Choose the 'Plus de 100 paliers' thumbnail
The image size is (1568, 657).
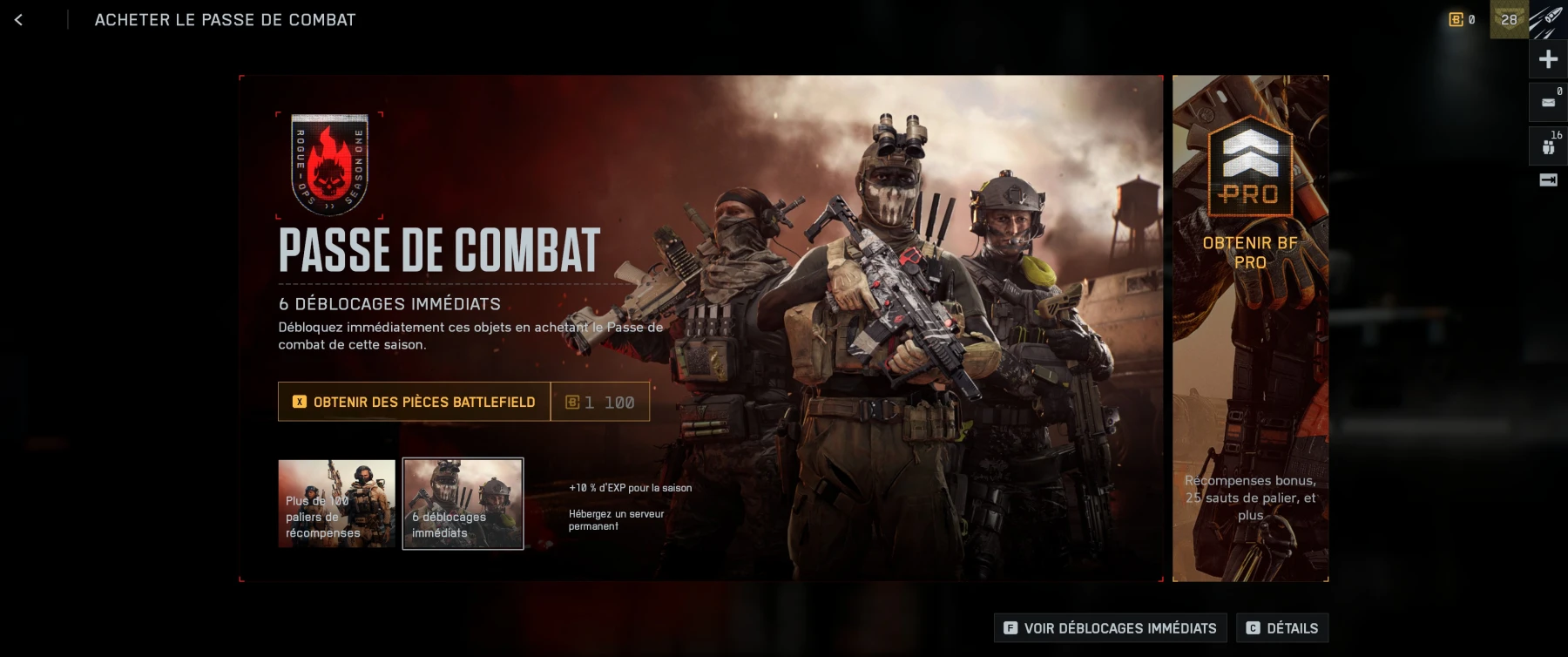(x=336, y=504)
